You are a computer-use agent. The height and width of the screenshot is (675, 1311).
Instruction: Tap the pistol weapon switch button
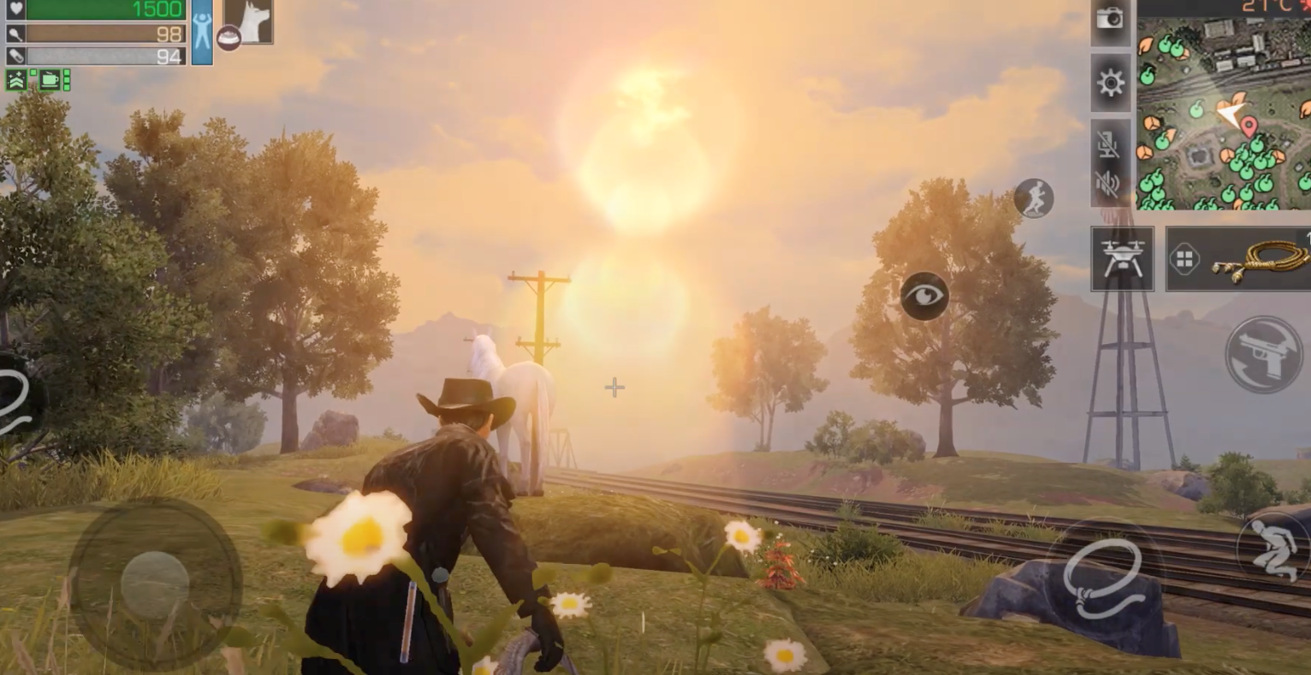tap(1264, 355)
